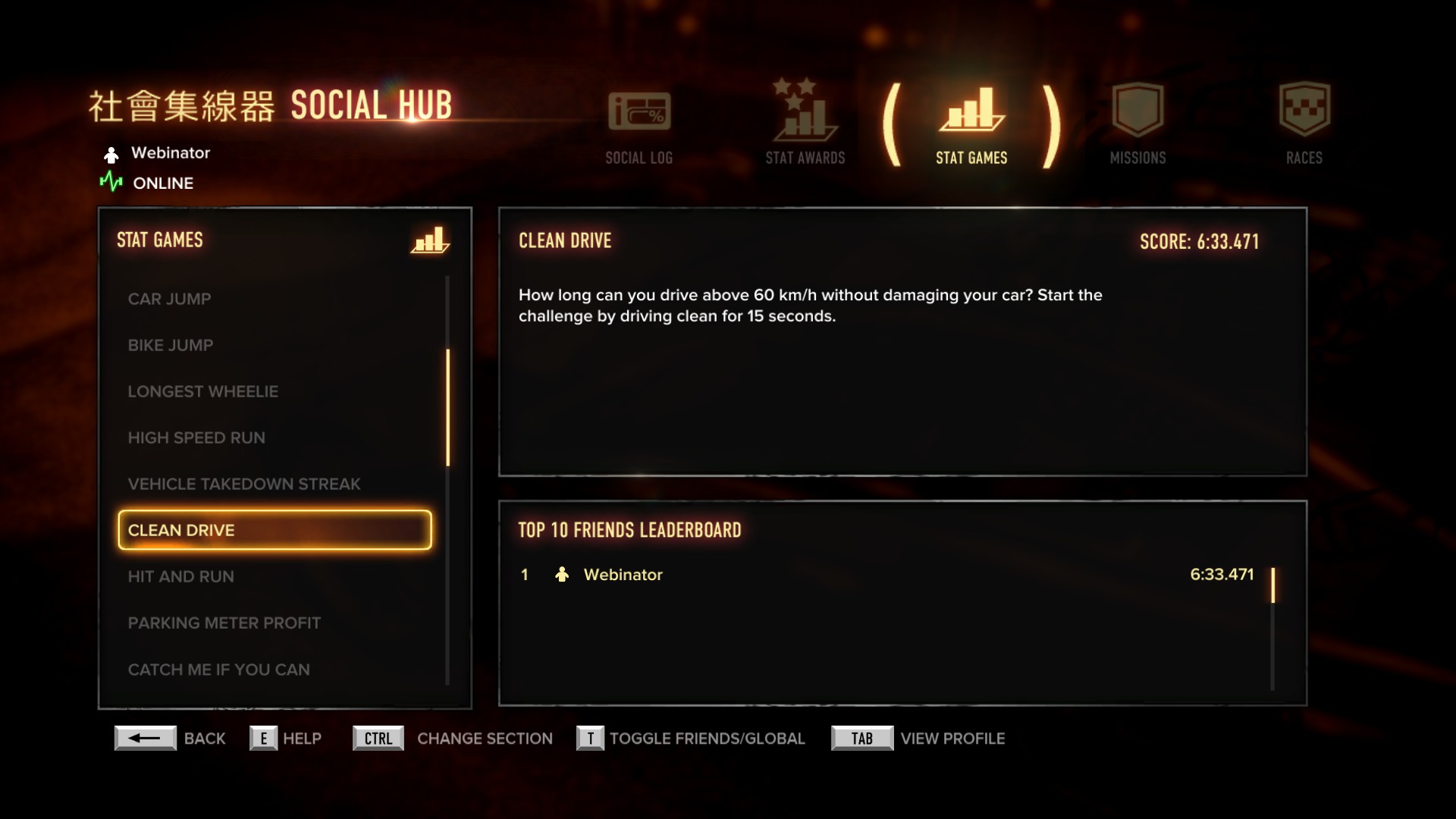Pick the High Speed Run challenge
Image resolution: width=1456 pixels, height=819 pixels.
point(196,438)
